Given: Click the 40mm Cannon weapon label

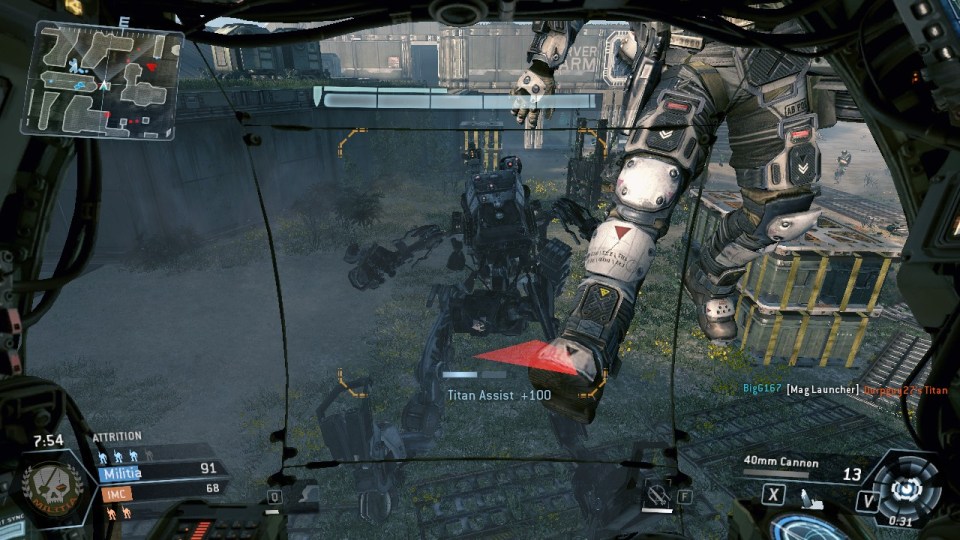Looking at the screenshot, I should (781, 462).
